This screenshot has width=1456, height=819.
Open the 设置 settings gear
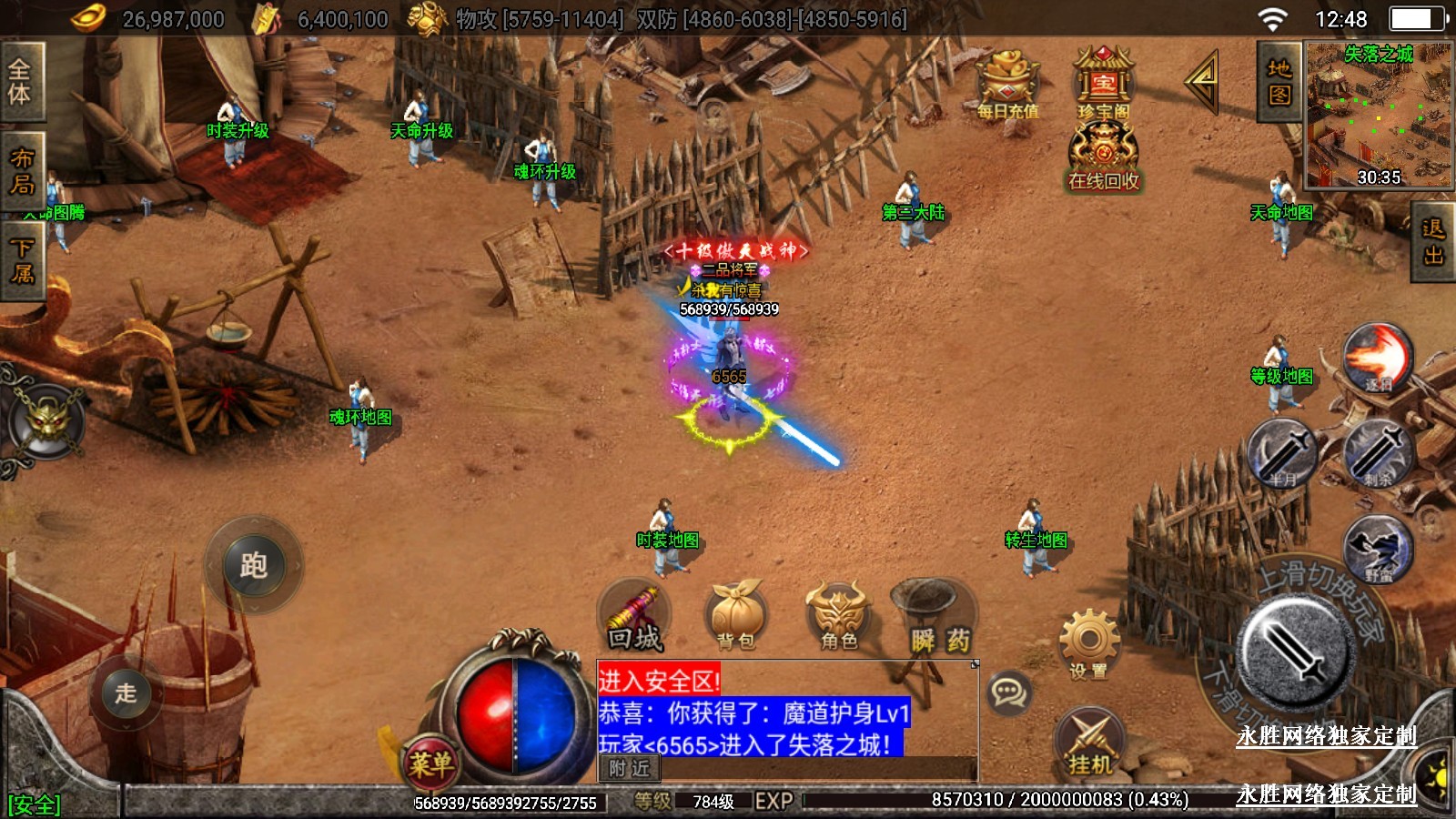click(x=1088, y=645)
